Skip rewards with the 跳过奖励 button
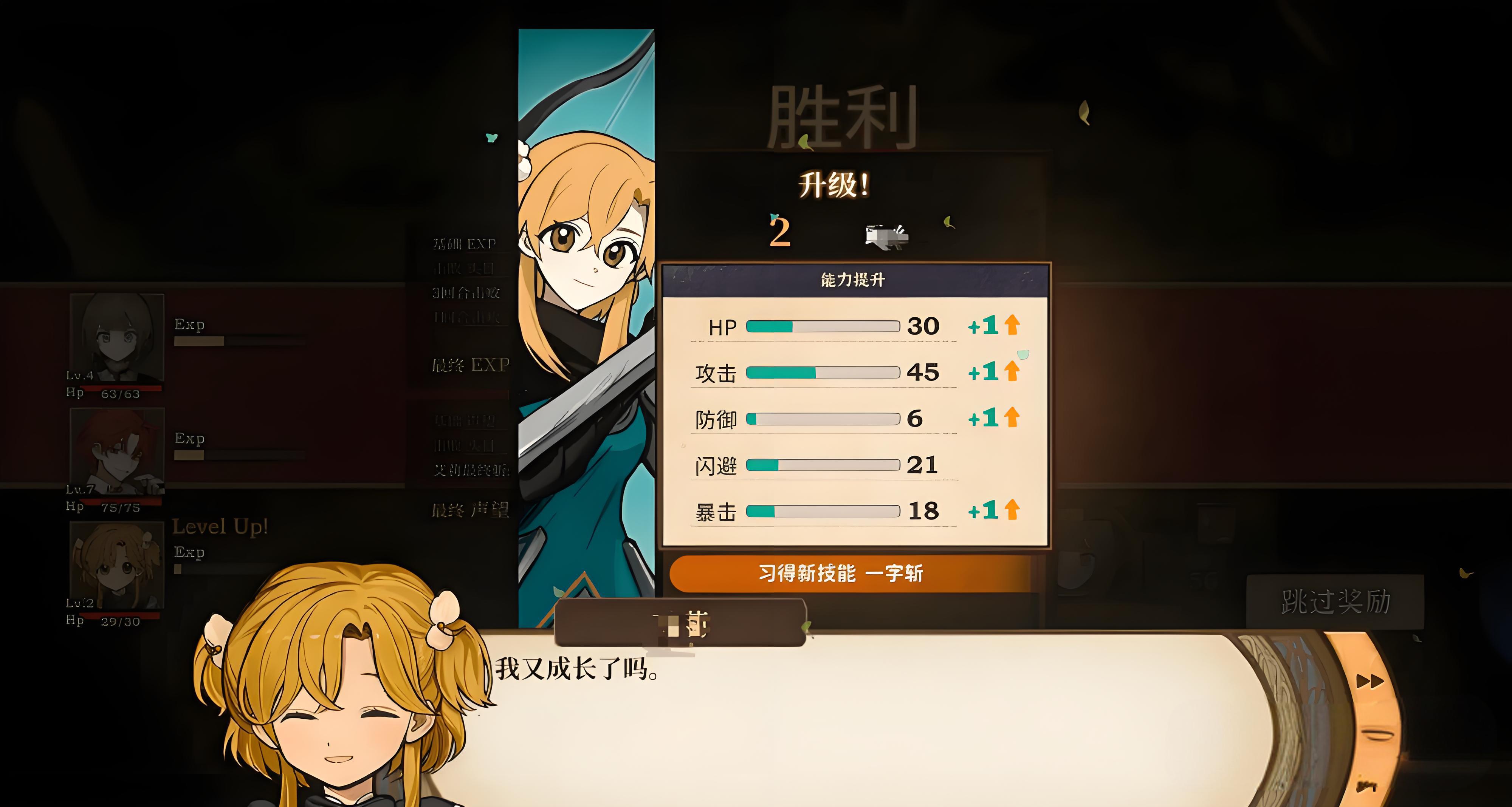This screenshot has width=1512, height=807. 1335,602
